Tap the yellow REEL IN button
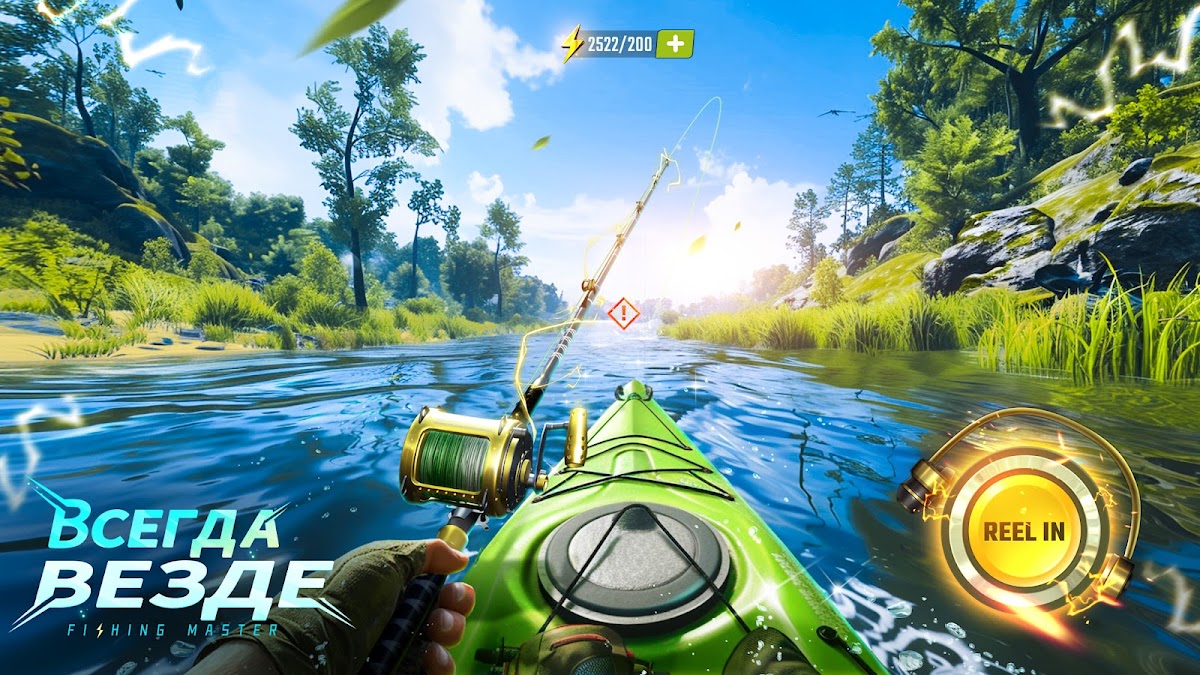The width and height of the screenshot is (1200, 675). (1023, 530)
